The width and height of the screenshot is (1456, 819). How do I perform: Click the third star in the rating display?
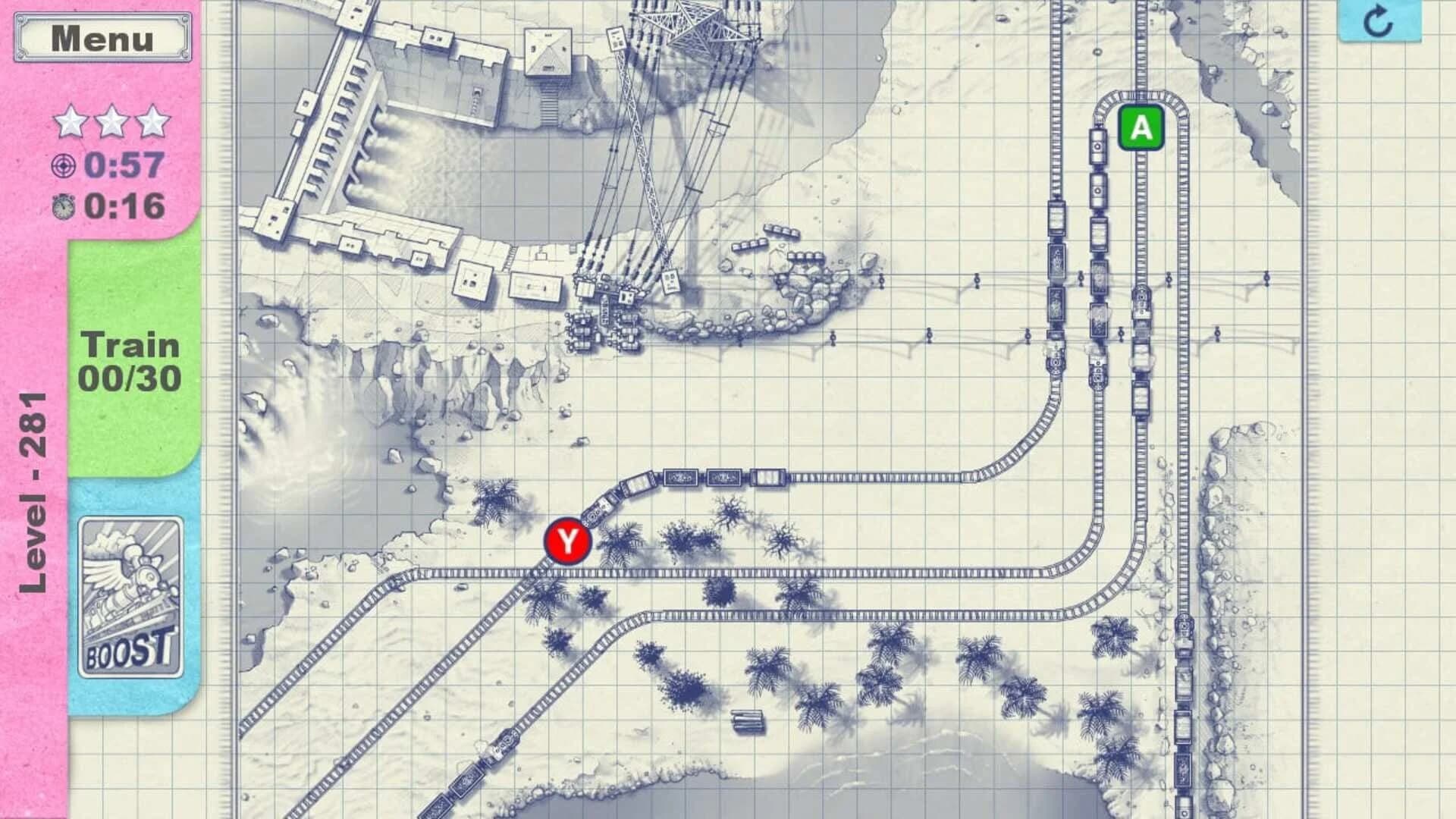(153, 120)
